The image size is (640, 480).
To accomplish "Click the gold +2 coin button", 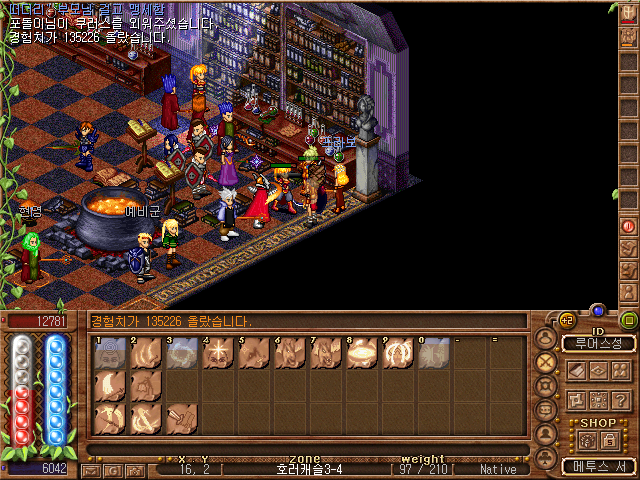I will (x=567, y=321).
